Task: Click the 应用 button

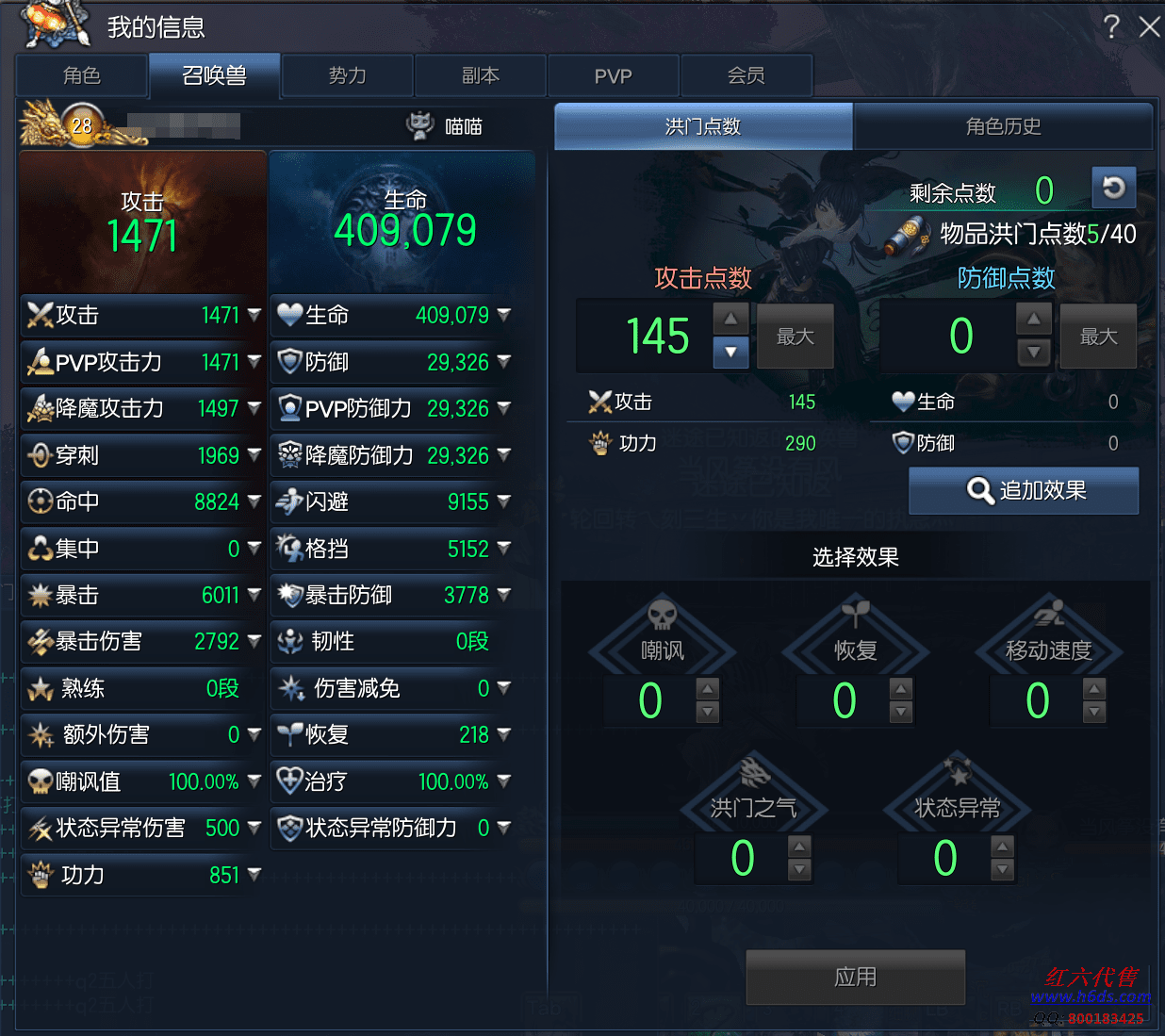Action: 855,977
